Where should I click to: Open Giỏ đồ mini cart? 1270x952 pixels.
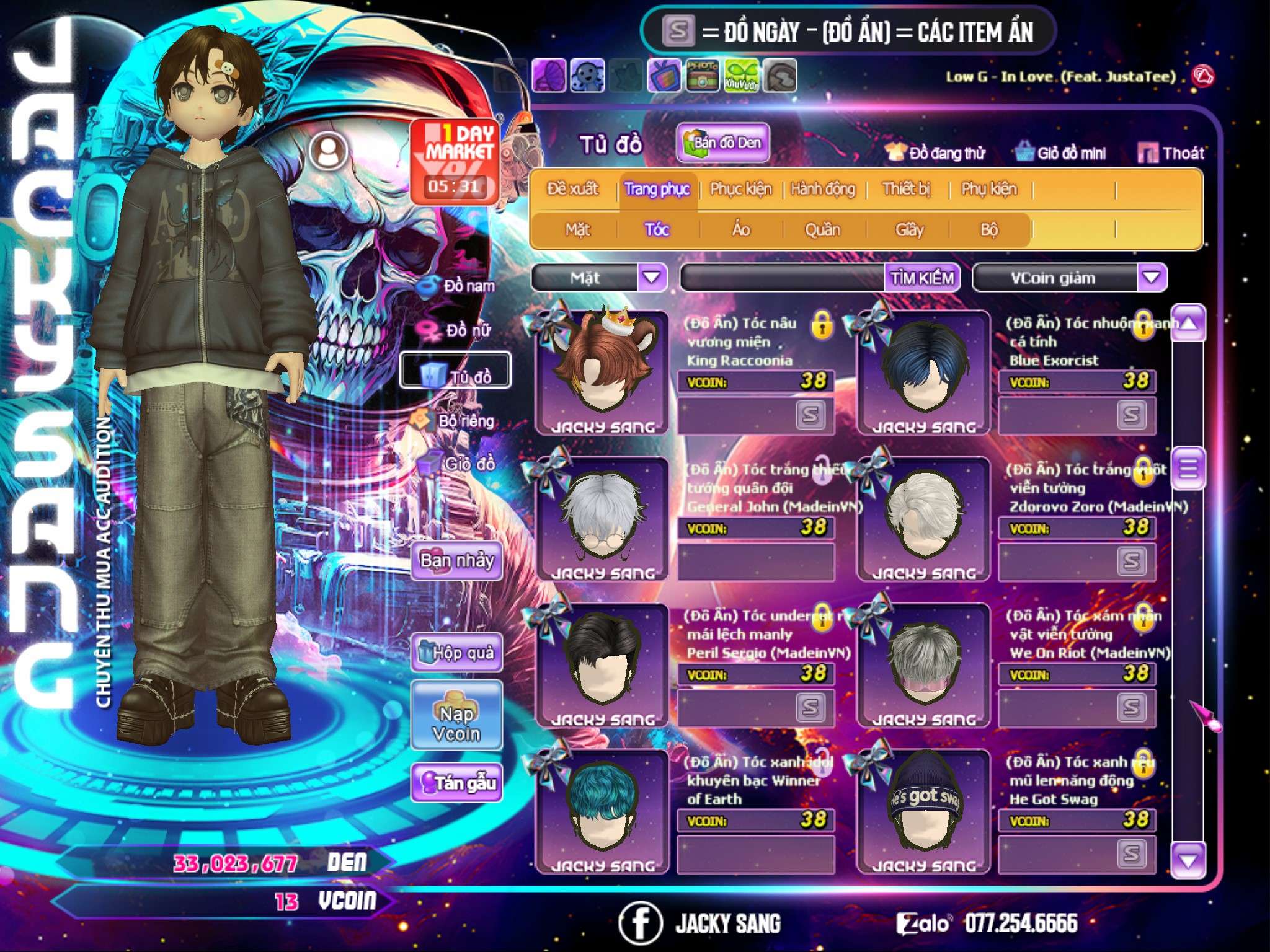tap(1060, 153)
